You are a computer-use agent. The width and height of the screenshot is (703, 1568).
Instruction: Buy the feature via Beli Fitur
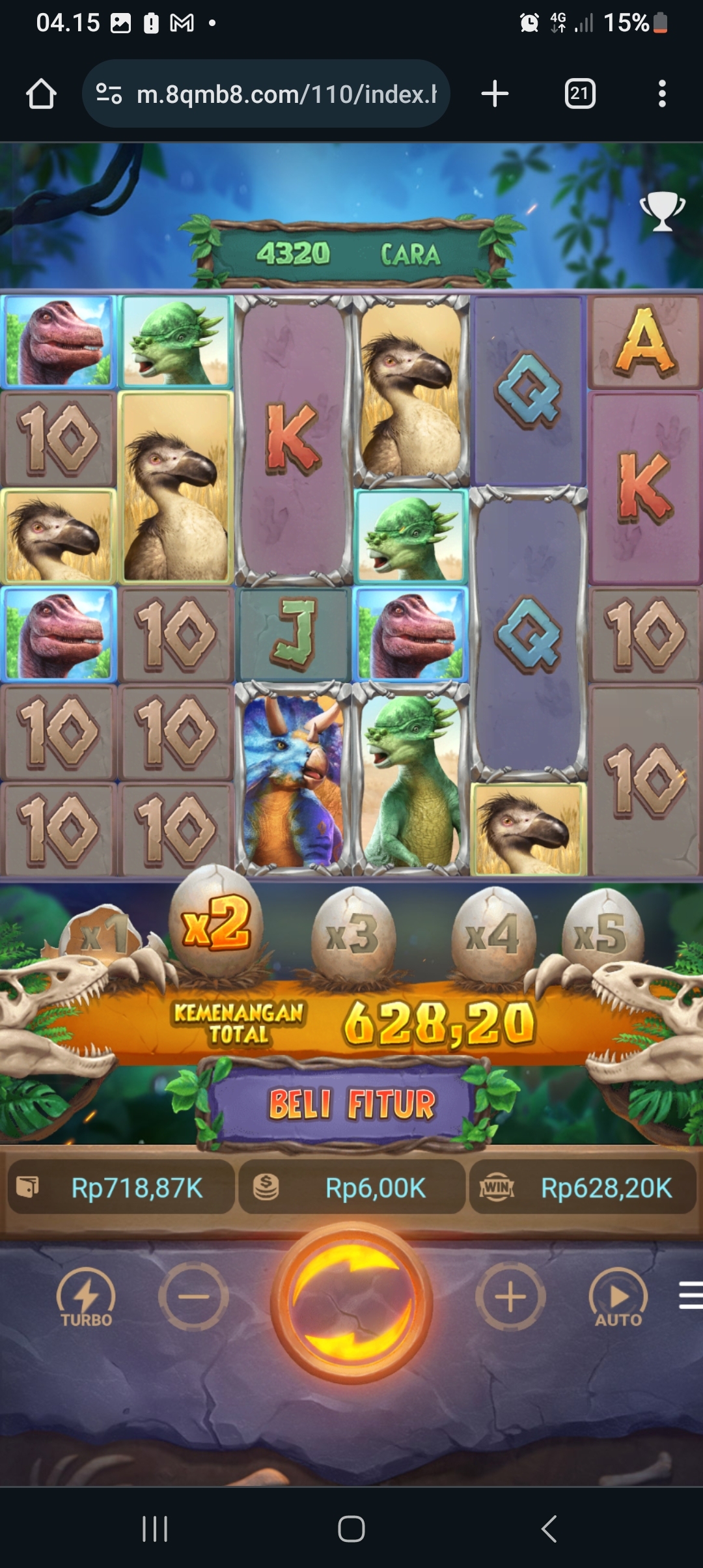tap(351, 1104)
